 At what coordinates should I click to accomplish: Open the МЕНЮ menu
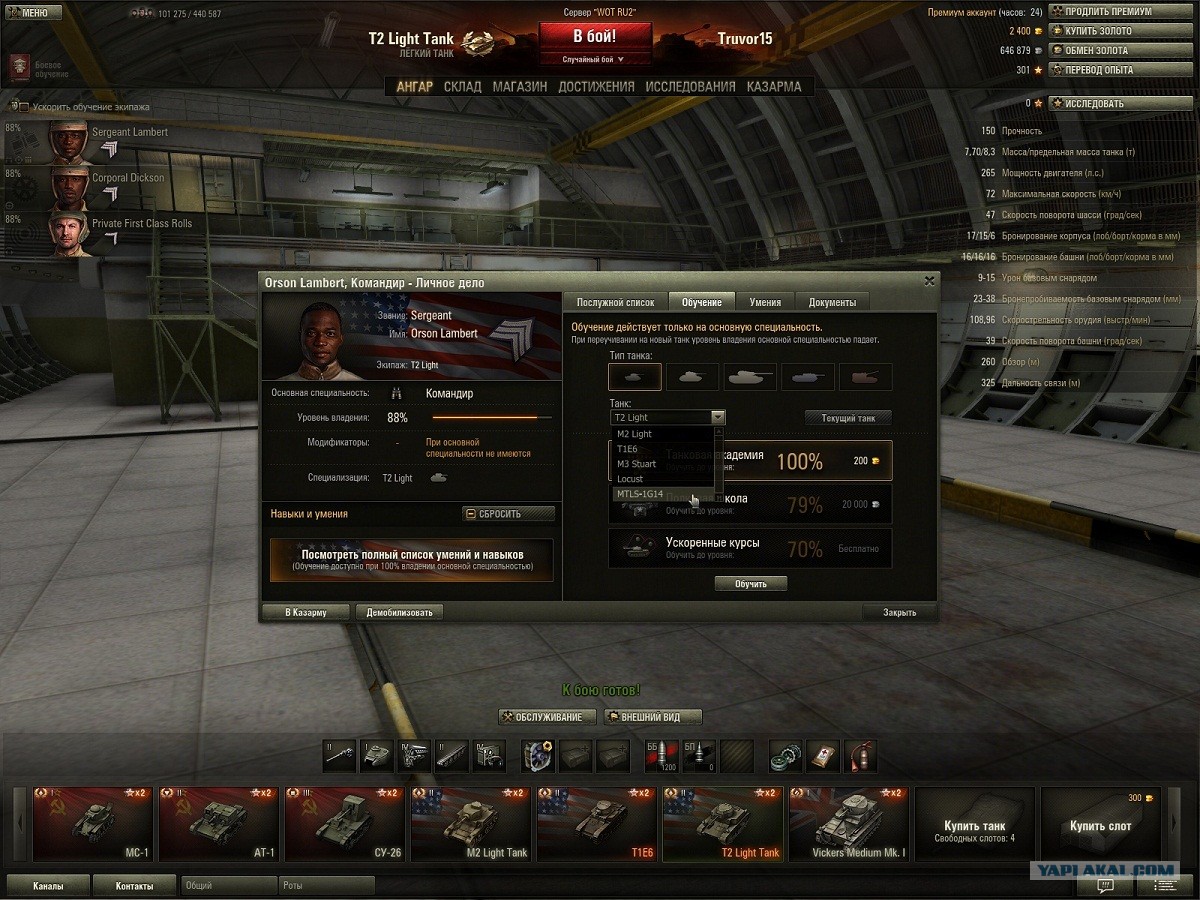(x=28, y=12)
